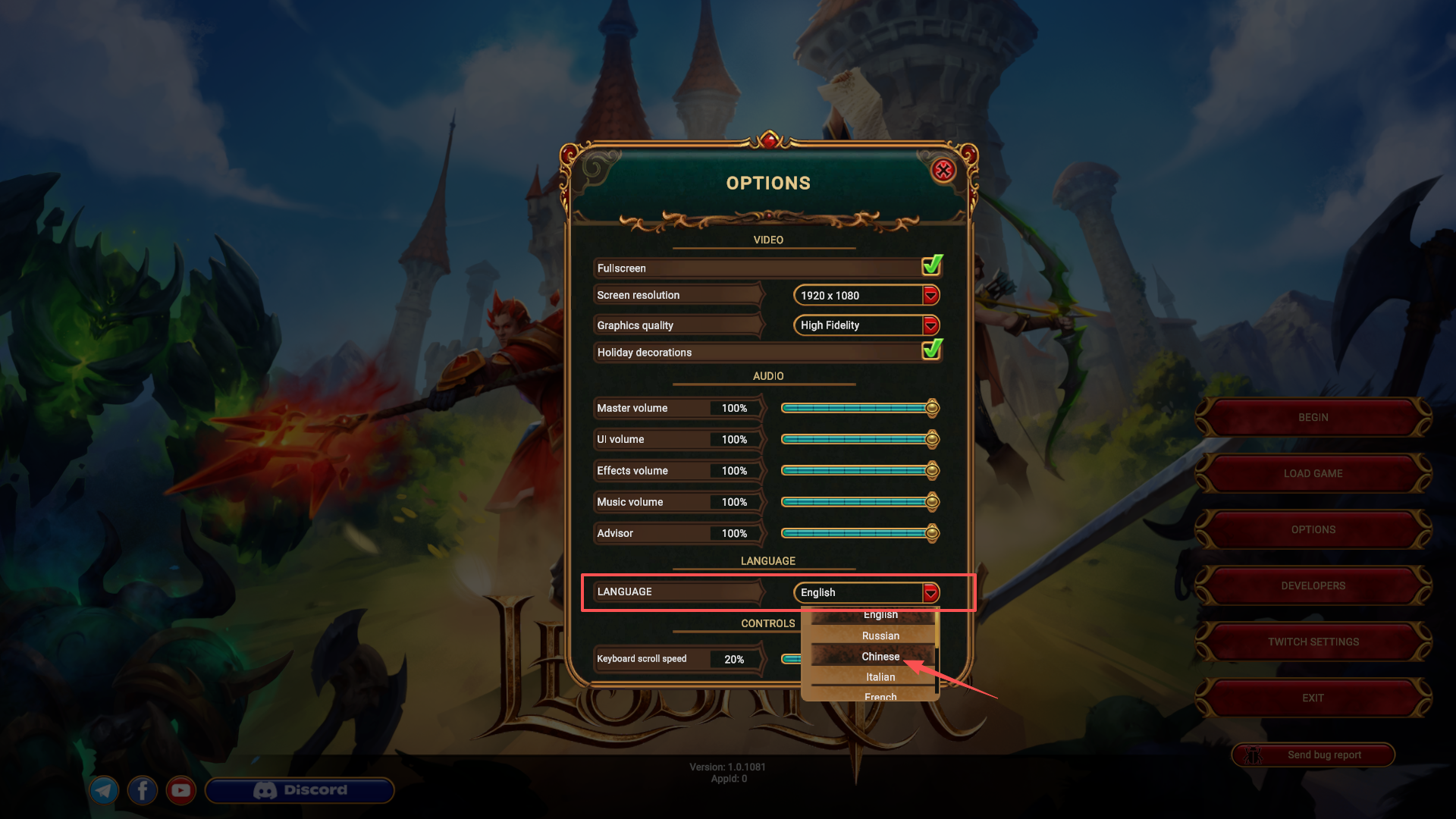Viewport: 1456px width, 819px height.
Task: Click the Effects volume slider
Action: (857, 471)
